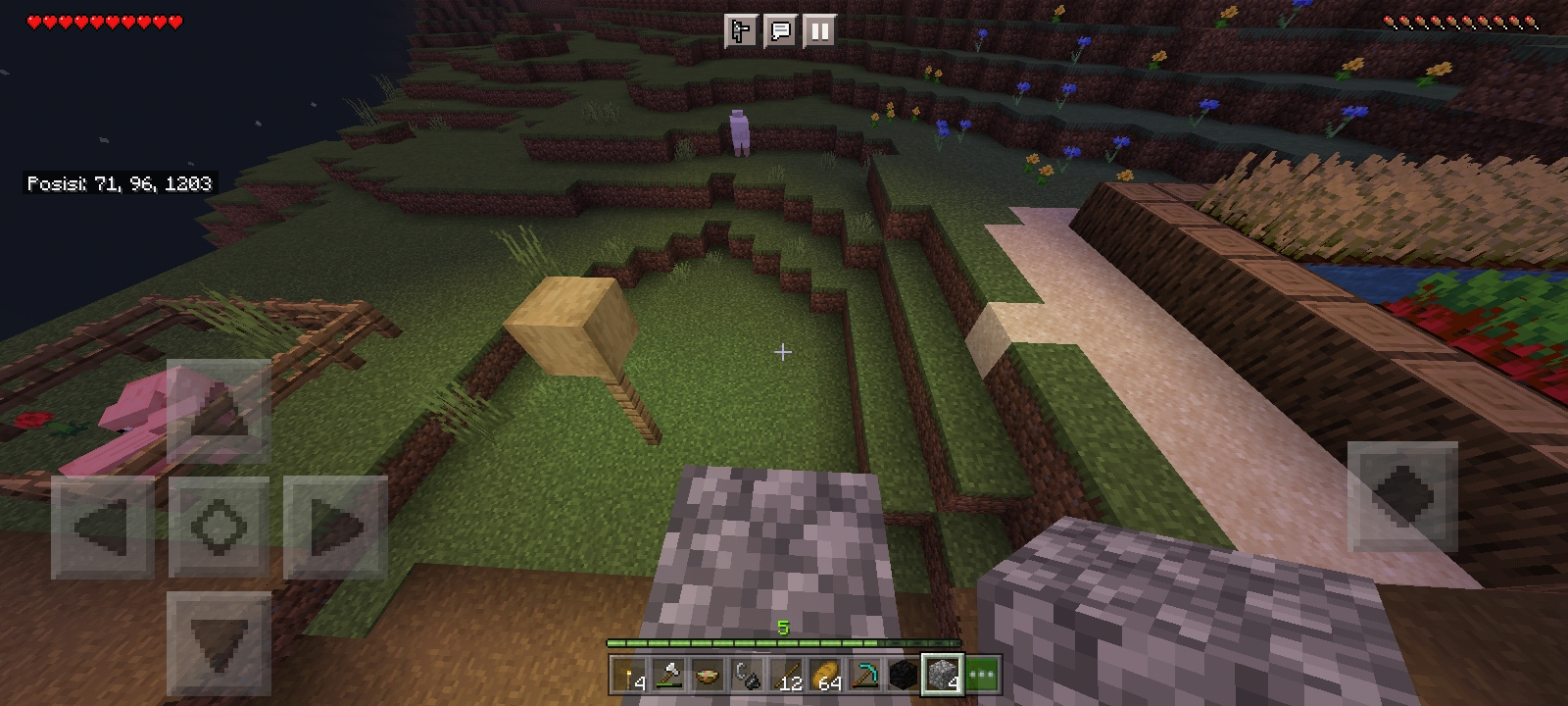The height and width of the screenshot is (706, 1568).
Task: Tap the jump button
Action: [1402, 496]
